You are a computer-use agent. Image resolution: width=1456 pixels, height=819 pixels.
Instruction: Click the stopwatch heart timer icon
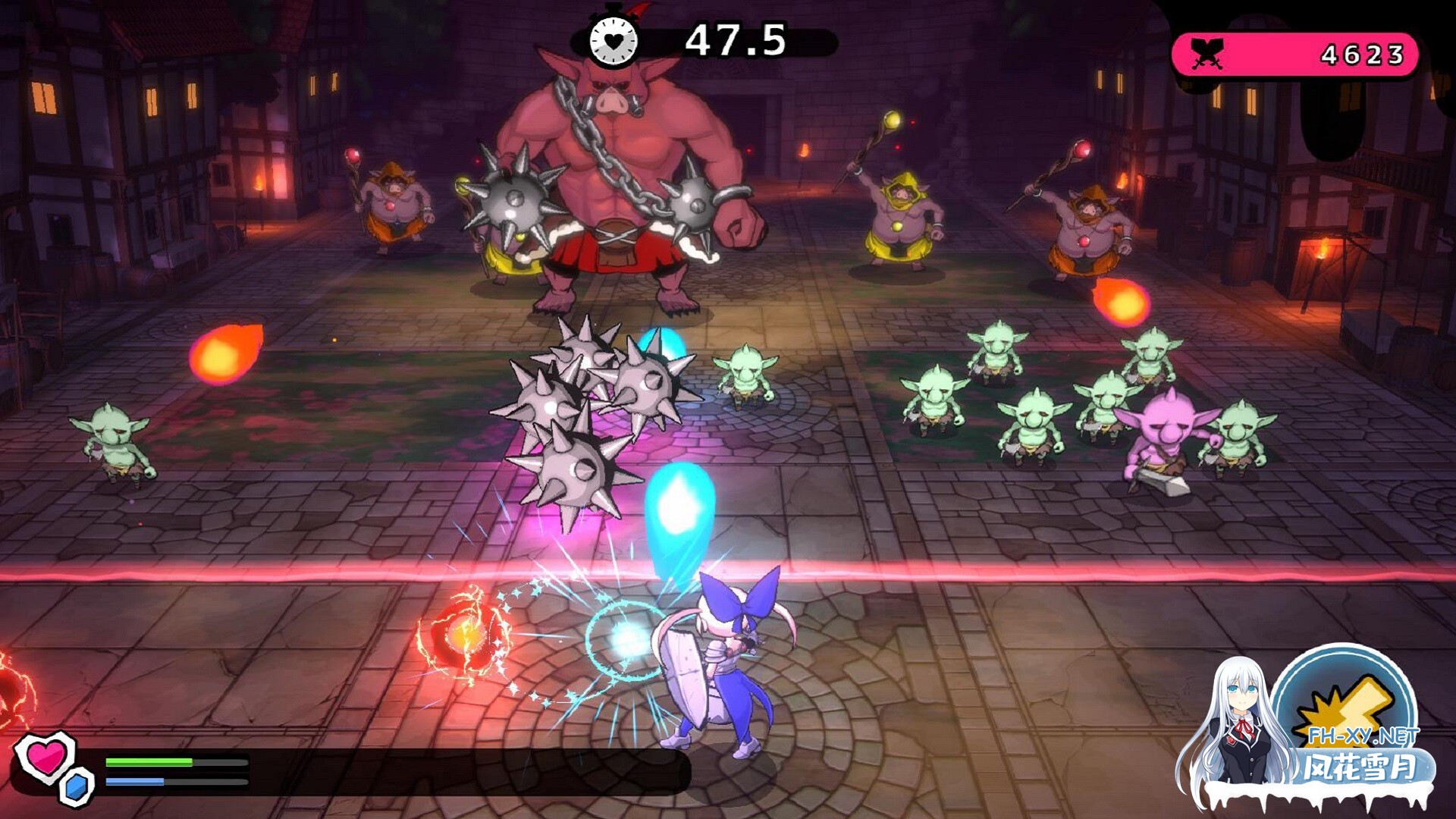(613, 39)
